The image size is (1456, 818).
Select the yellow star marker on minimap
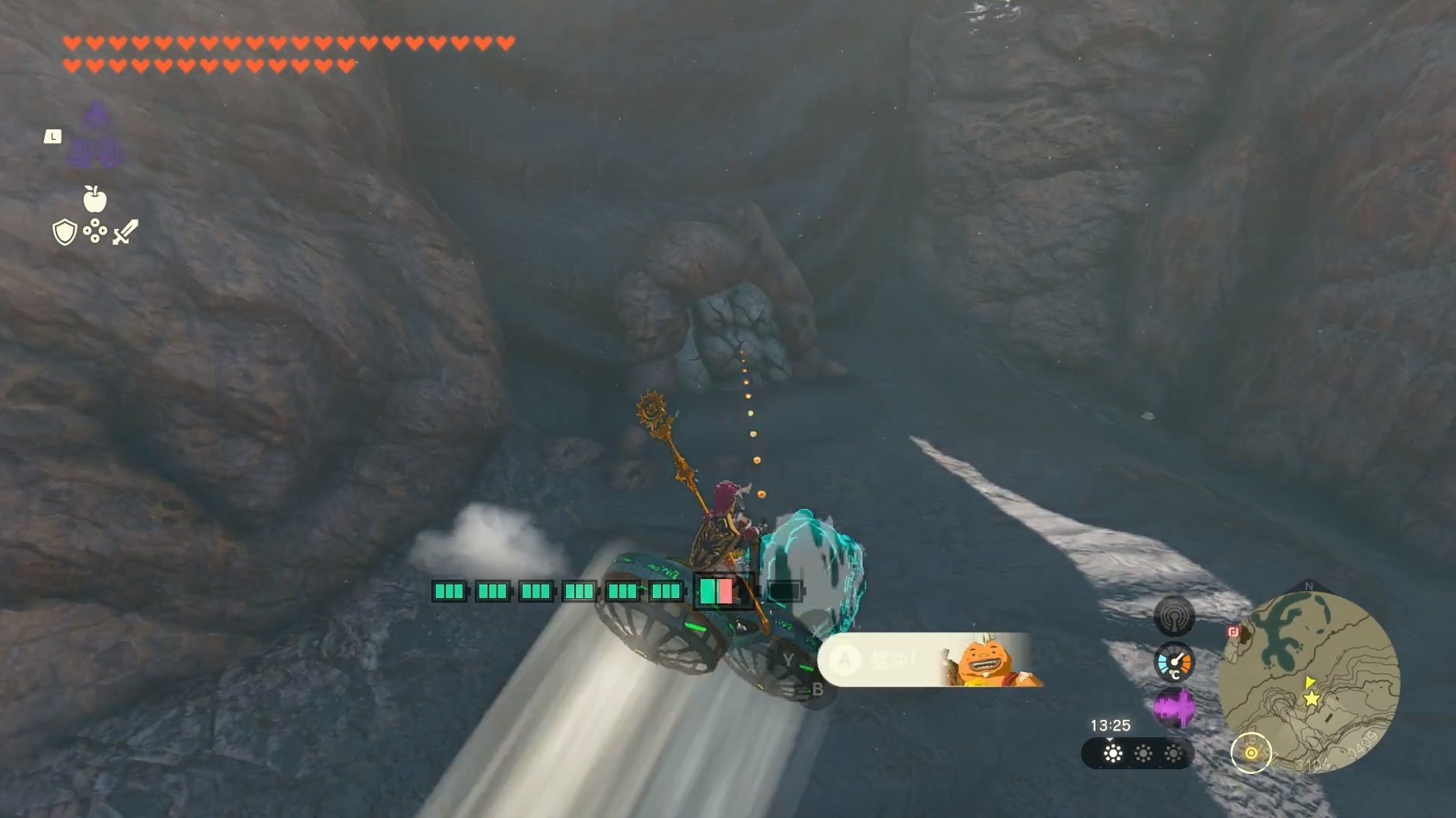1311,699
